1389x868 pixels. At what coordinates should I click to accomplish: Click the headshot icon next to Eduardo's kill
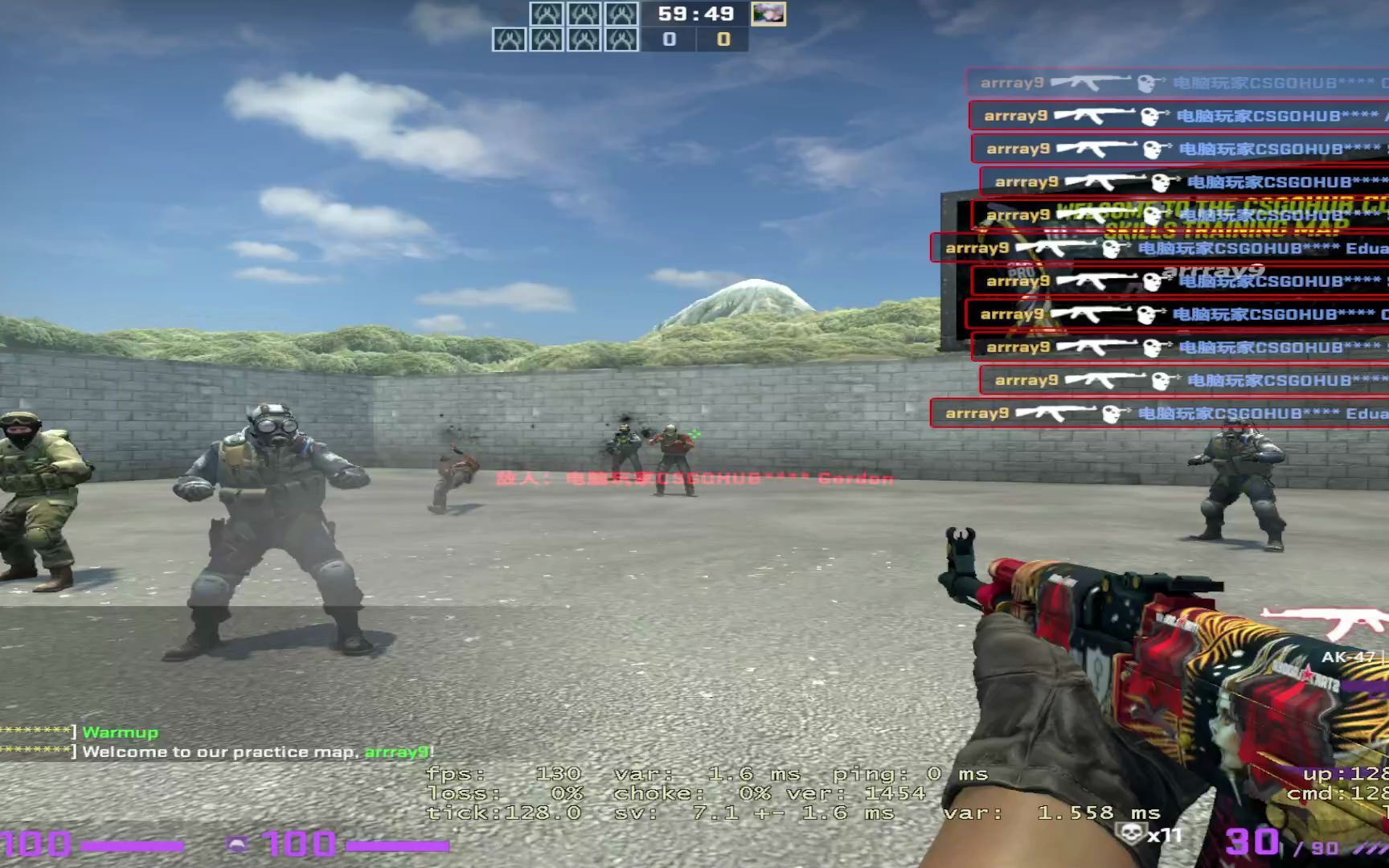click(1113, 248)
